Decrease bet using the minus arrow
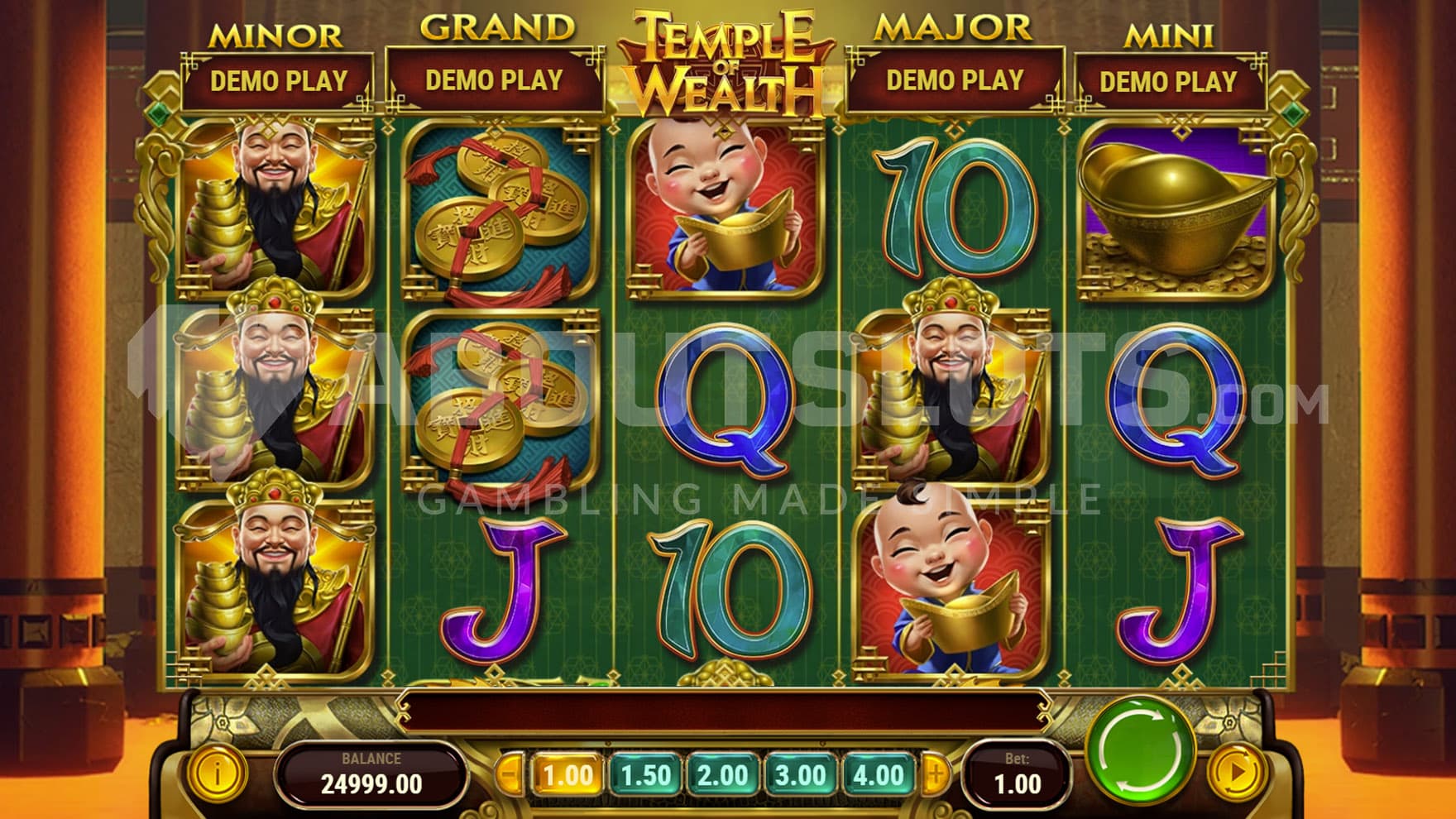Viewport: 1456px width, 819px height. pos(511,775)
